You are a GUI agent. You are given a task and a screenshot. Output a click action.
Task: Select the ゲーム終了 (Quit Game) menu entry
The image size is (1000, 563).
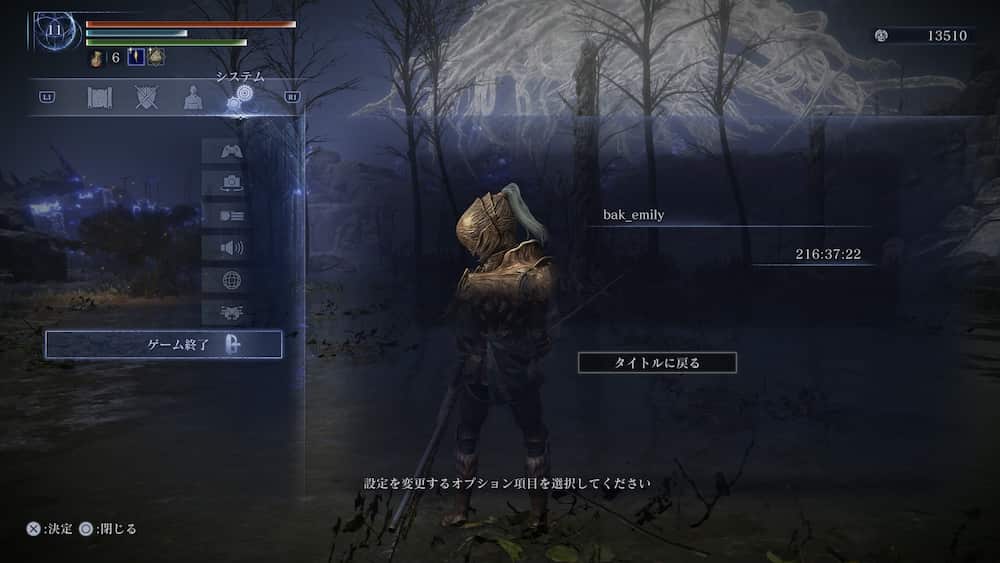(163, 345)
